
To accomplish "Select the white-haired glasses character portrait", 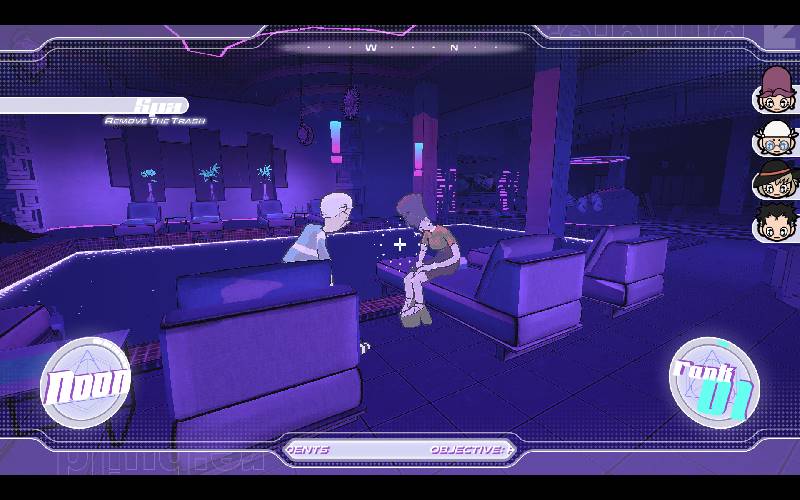I will pos(774,135).
